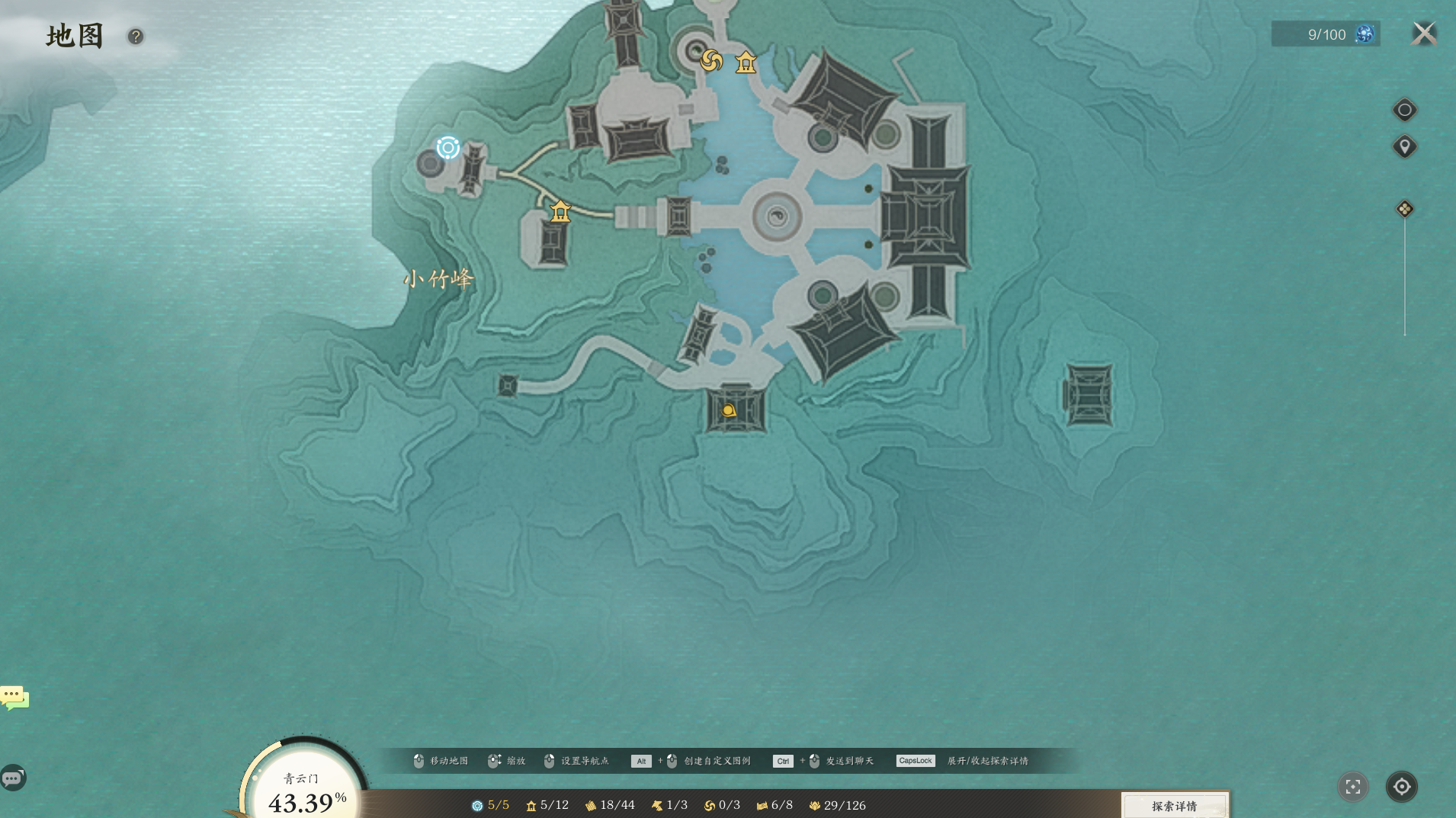Click the 探索详情 exploration details button
The image size is (1456, 818).
(x=1174, y=806)
